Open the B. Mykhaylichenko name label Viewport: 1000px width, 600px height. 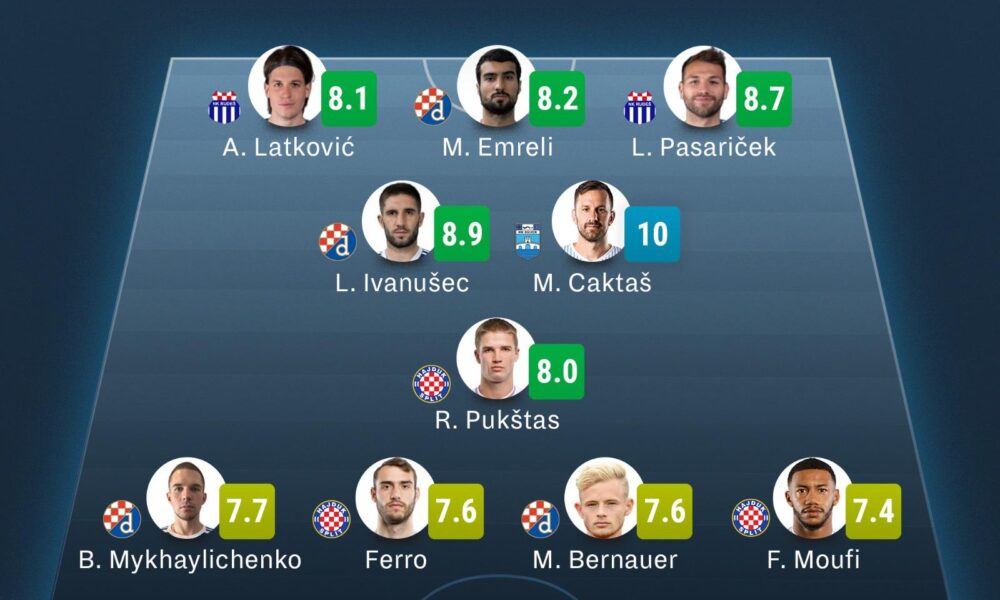tap(190, 559)
